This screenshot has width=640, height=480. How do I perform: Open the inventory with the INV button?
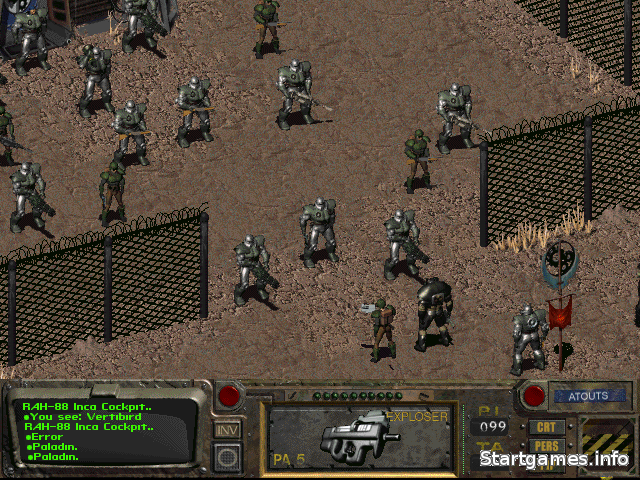click(x=227, y=430)
